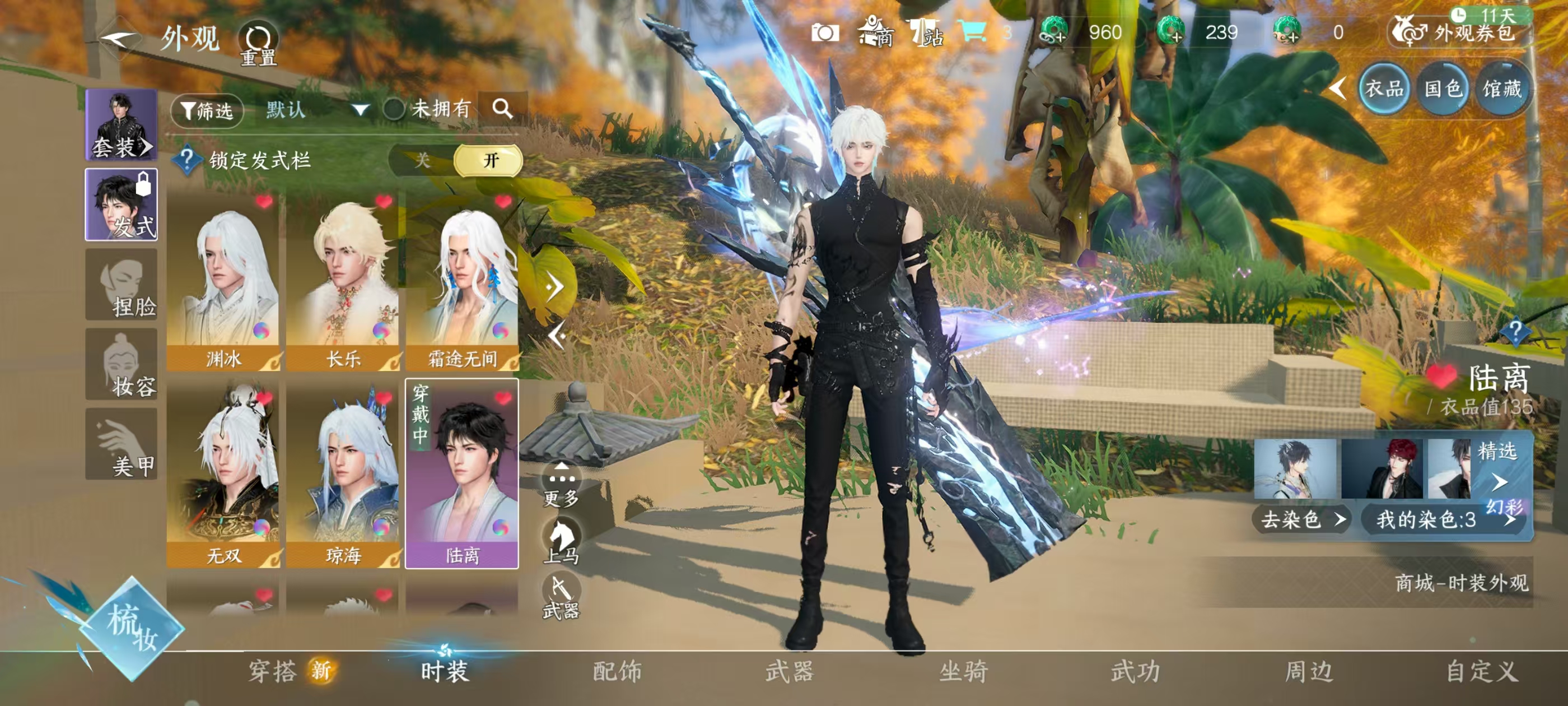This screenshot has height=706, width=1568.
Task: Switch hairstyle lock toggle to 关
Action: (422, 160)
